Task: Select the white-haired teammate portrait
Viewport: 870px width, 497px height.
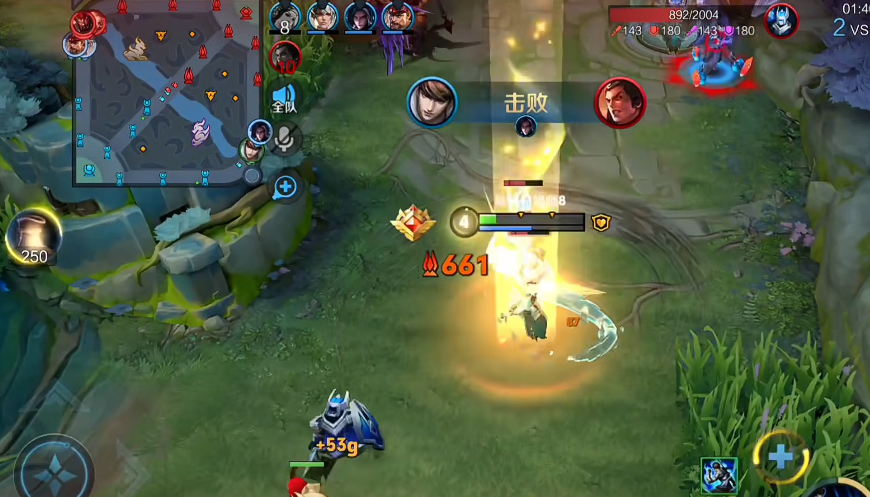Action: coord(322,17)
